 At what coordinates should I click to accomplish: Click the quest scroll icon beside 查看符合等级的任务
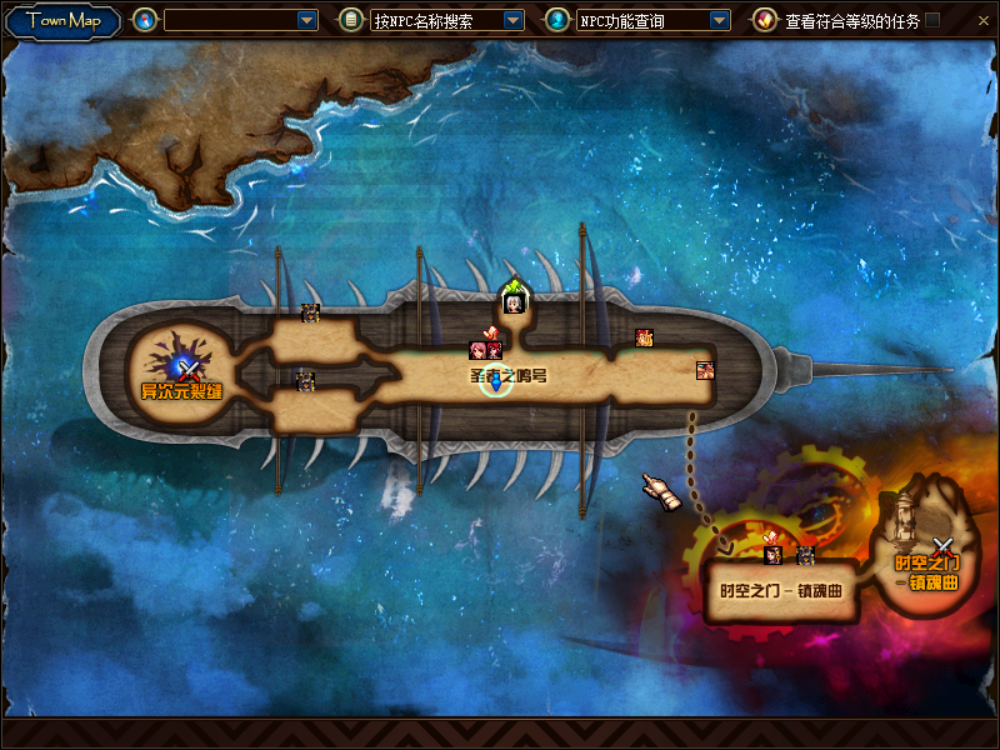[765, 20]
